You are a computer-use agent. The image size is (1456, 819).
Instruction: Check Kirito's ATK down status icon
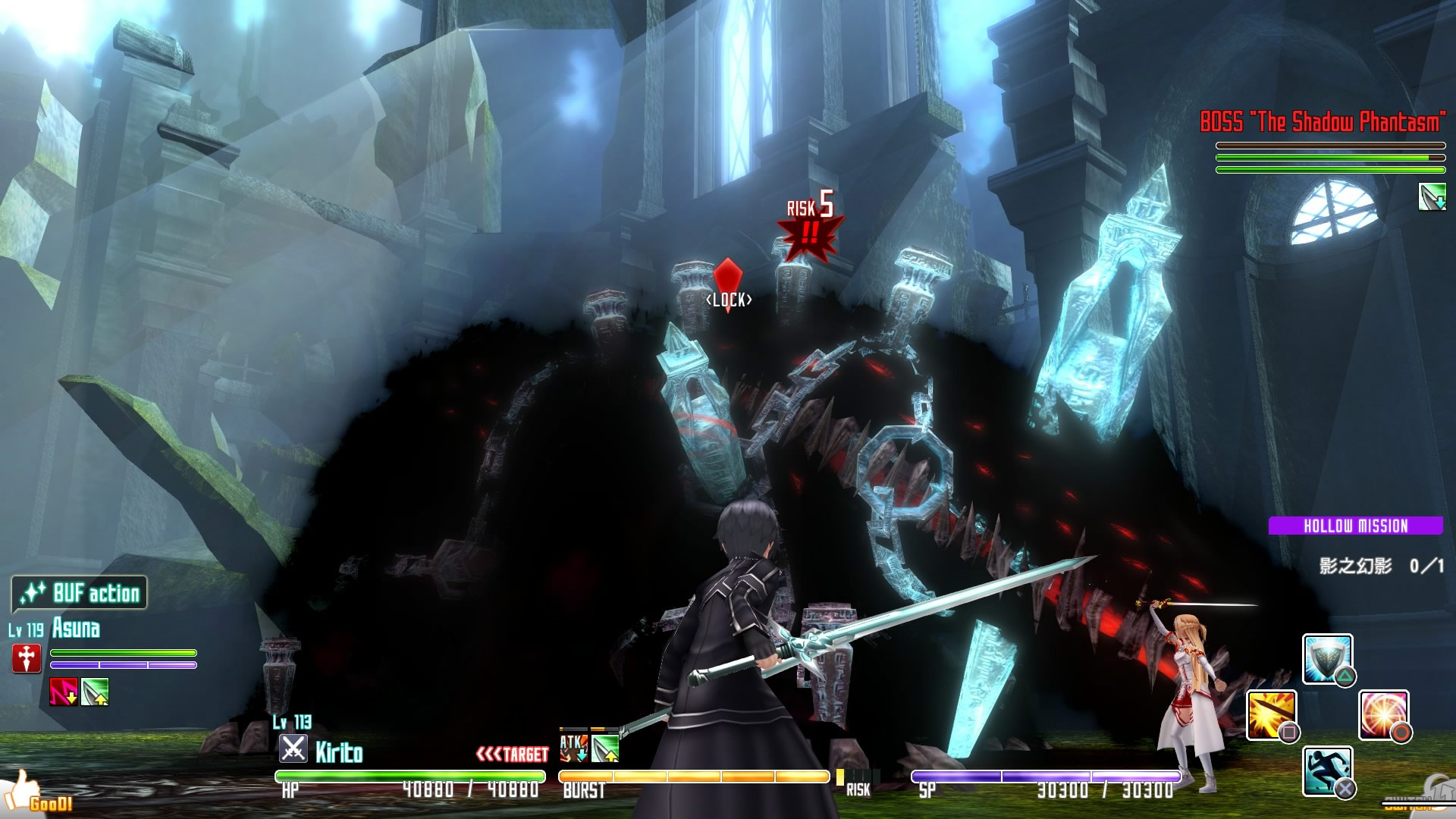573,748
